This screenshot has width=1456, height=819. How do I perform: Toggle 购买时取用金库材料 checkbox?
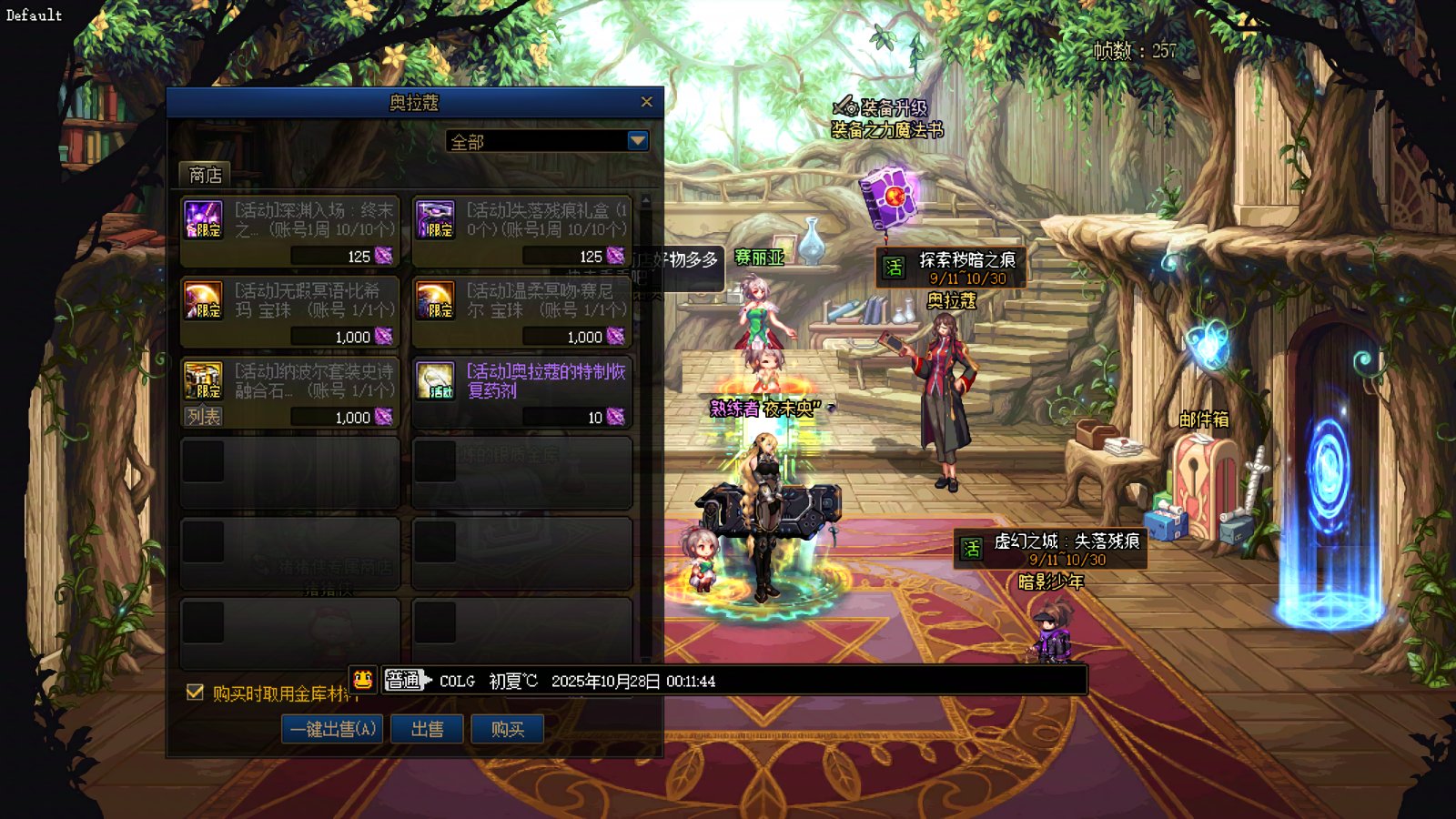(195, 693)
